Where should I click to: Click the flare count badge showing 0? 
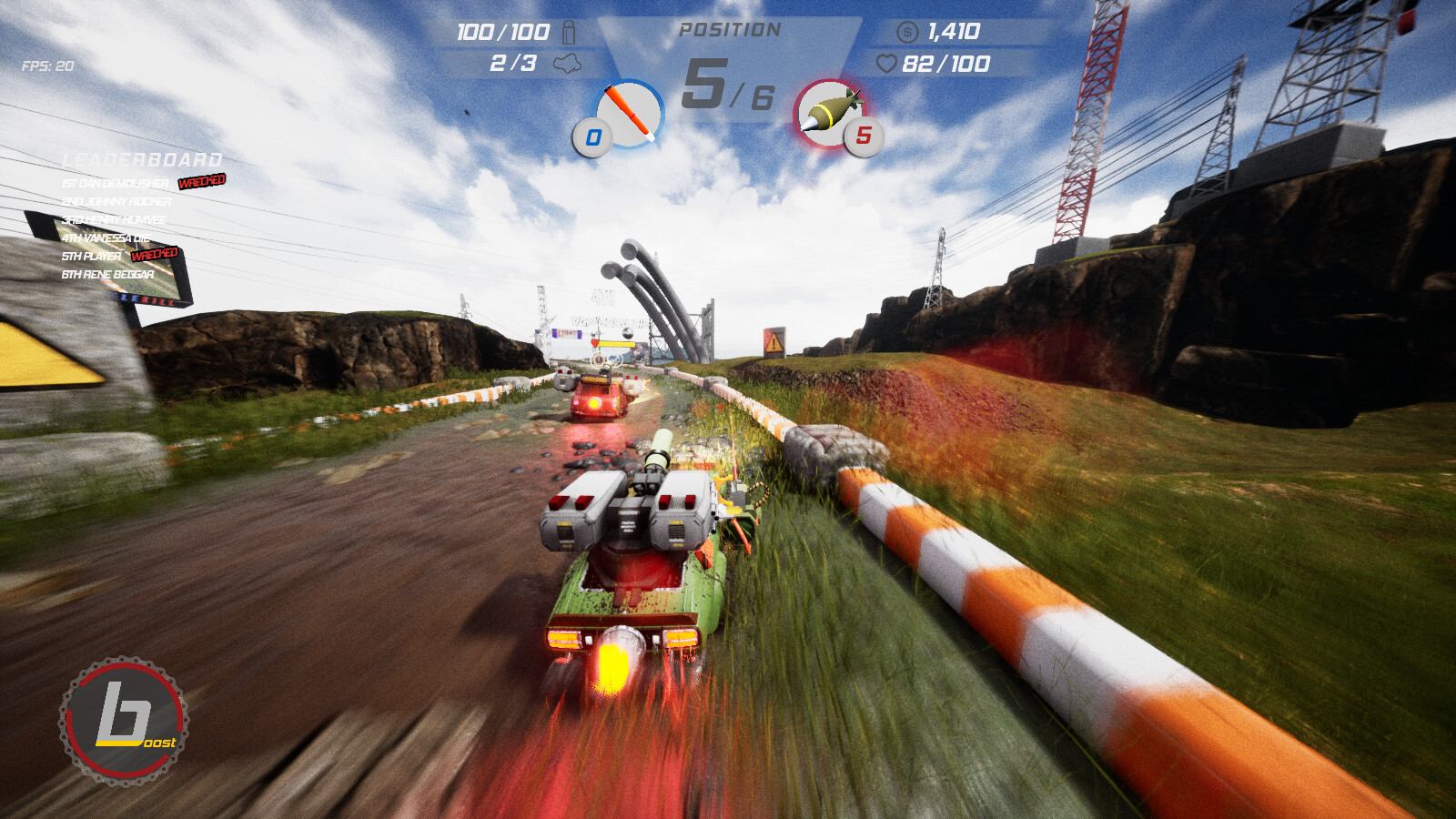coord(592,138)
